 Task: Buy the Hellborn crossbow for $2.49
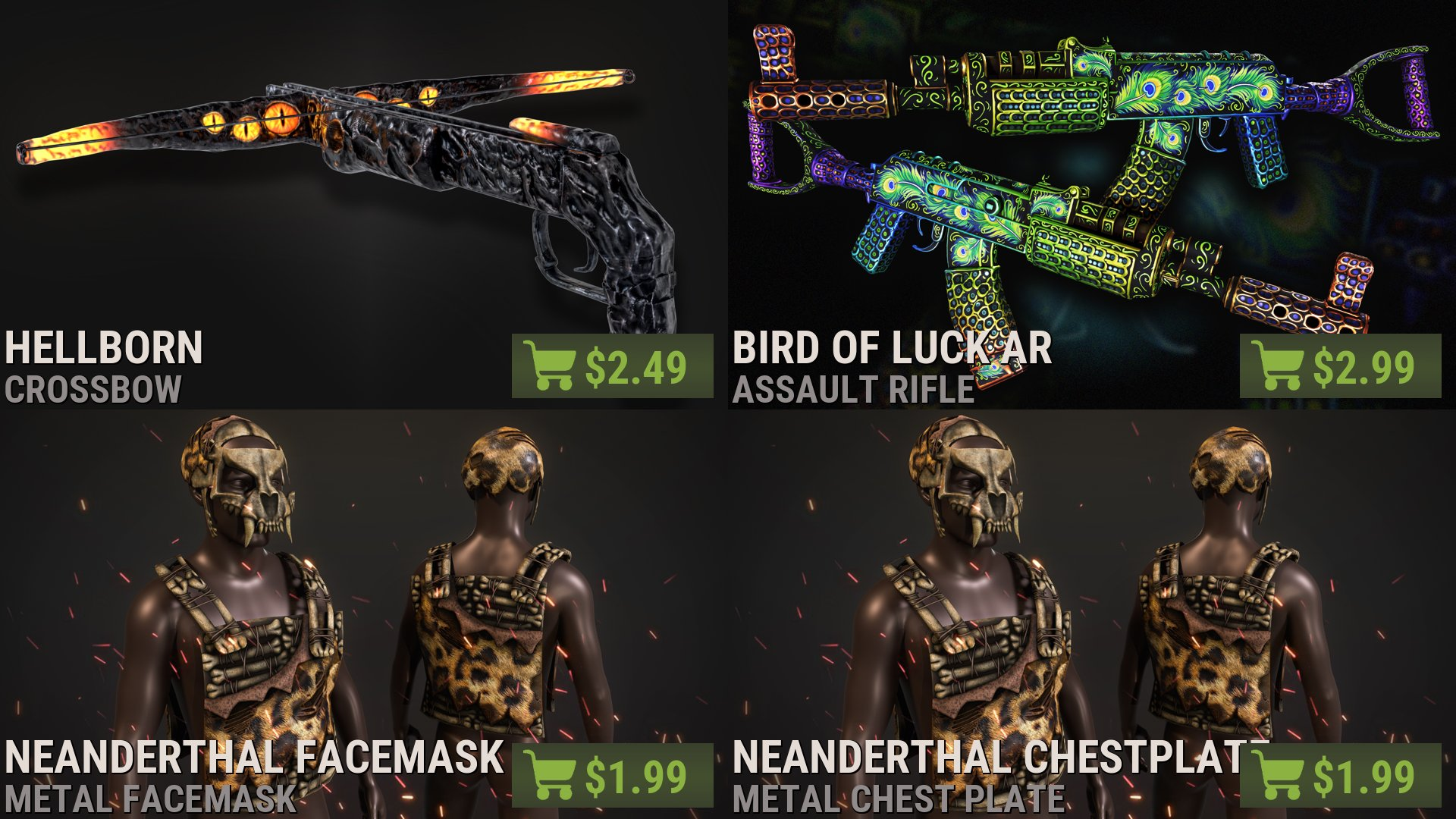tap(612, 366)
